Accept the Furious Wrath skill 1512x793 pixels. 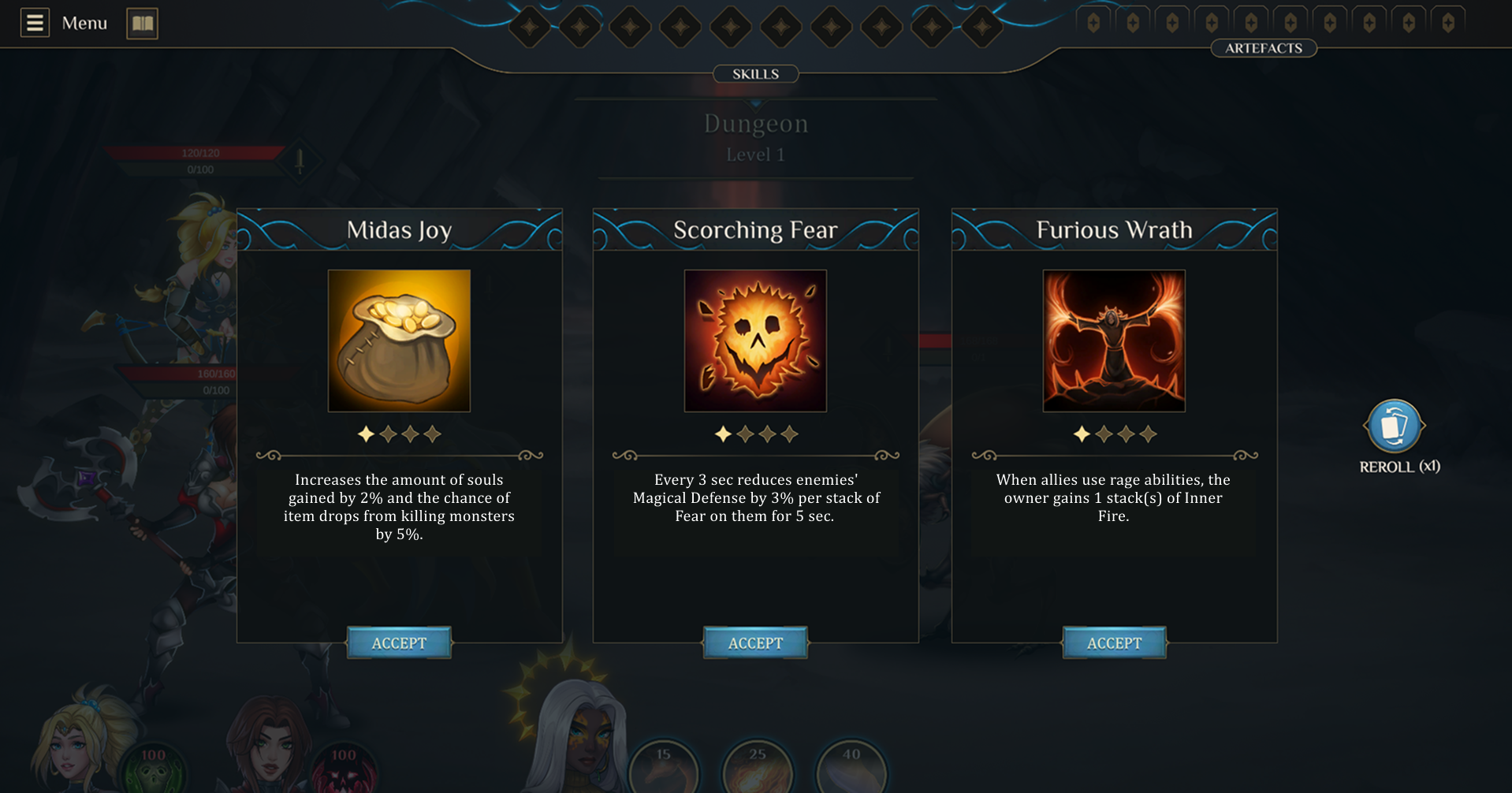click(1114, 643)
